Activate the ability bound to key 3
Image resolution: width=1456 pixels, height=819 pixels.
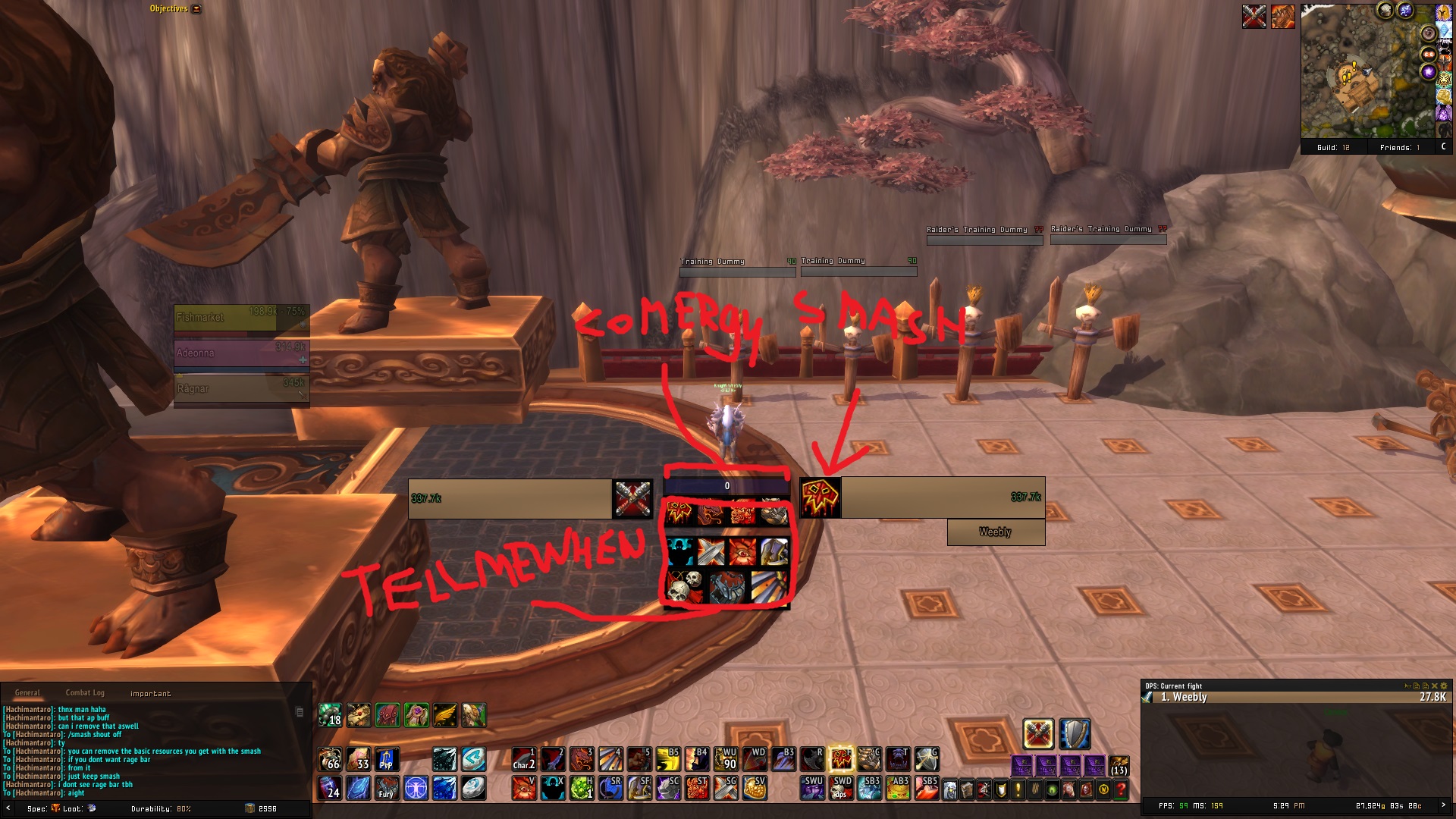point(582,758)
